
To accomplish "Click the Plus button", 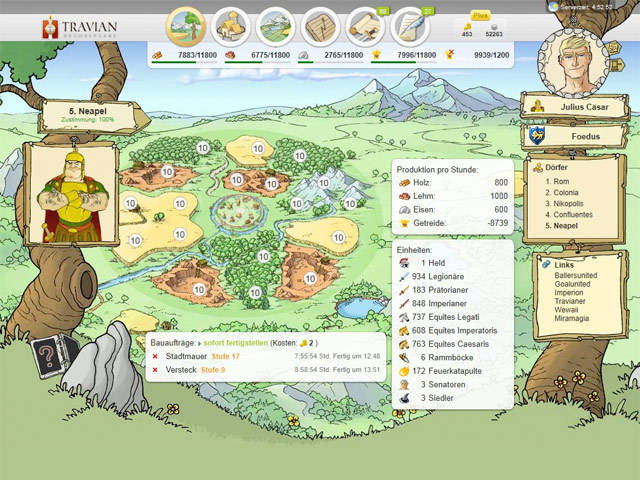I will point(480,17).
